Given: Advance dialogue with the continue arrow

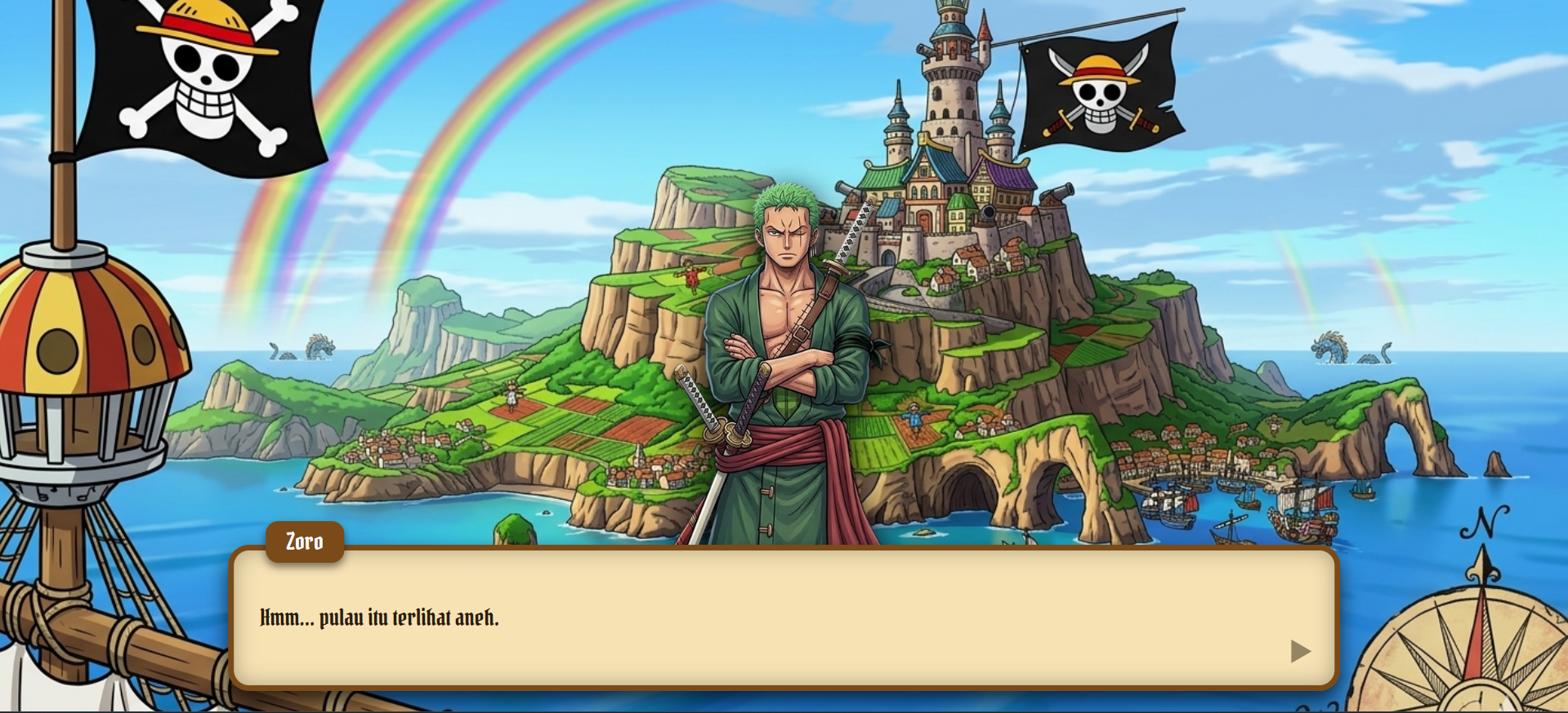Looking at the screenshot, I should 1300,651.
